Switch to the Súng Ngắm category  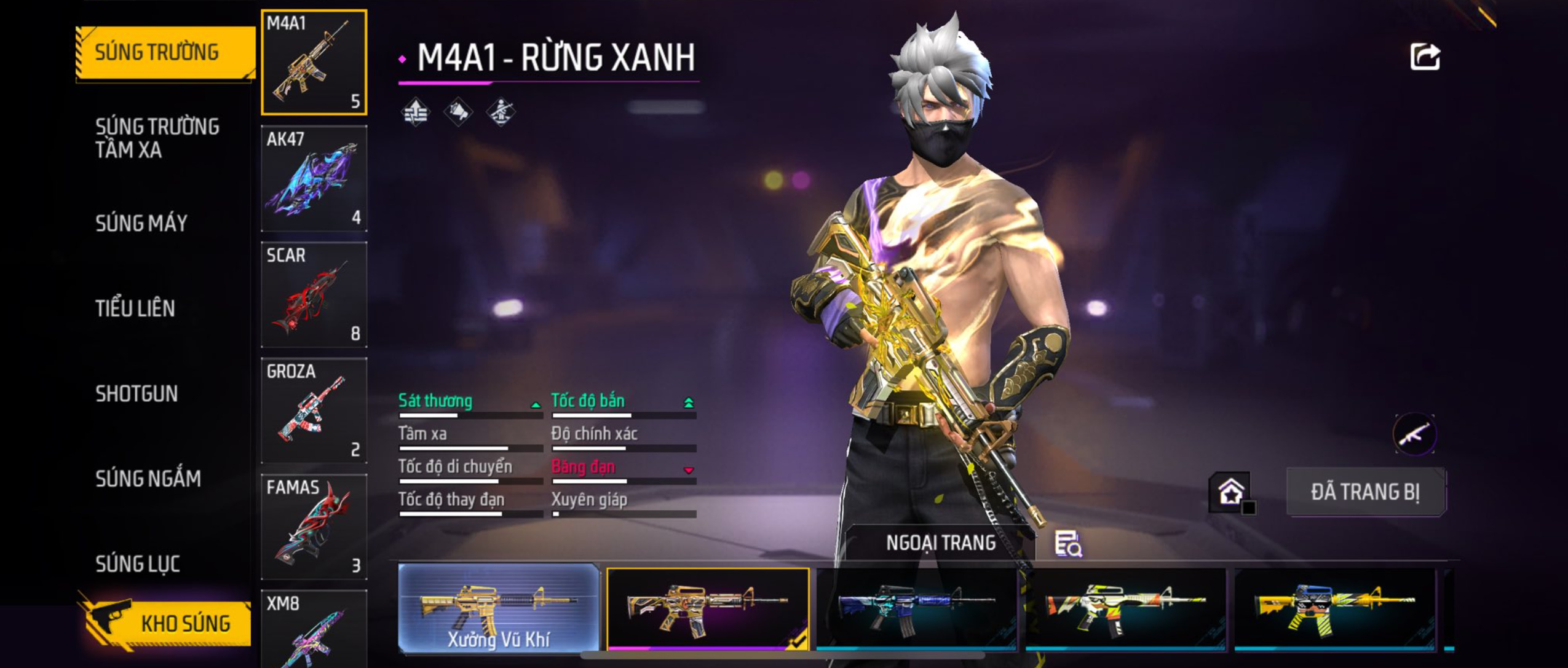[148, 479]
